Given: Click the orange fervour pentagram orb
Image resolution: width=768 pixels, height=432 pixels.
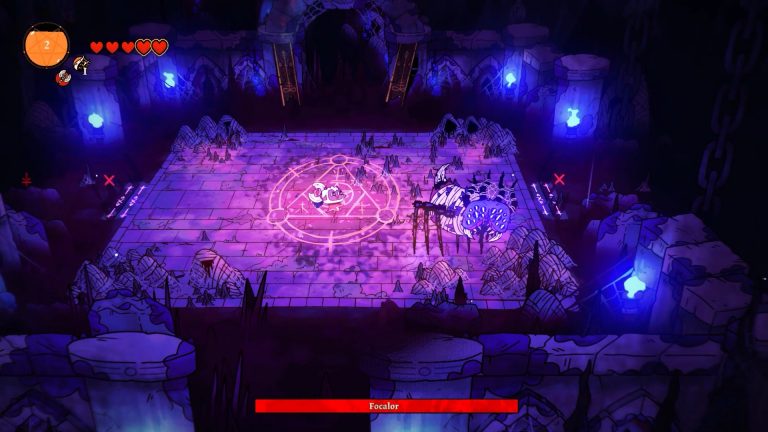Looking at the screenshot, I should coord(45,45).
